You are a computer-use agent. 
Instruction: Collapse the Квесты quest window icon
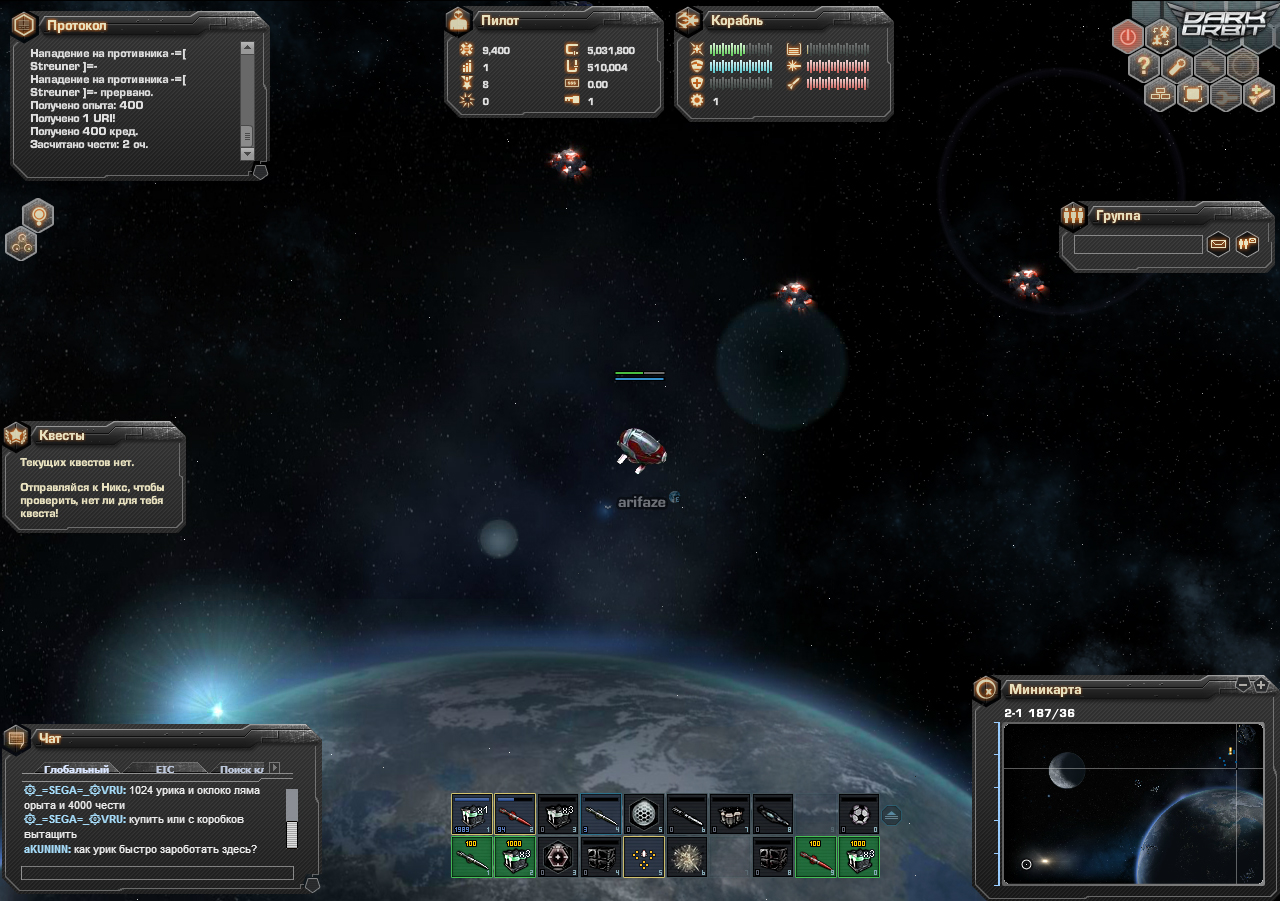coord(17,435)
